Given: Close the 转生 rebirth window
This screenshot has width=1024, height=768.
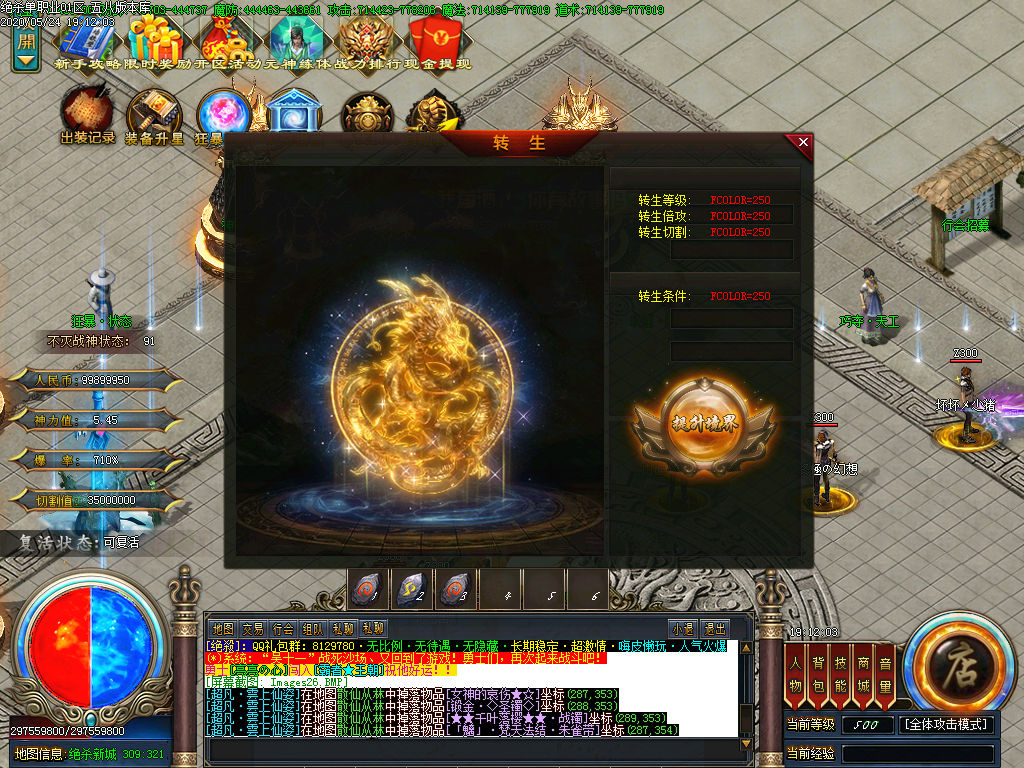Looking at the screenshot, I should tap(803, 142).
